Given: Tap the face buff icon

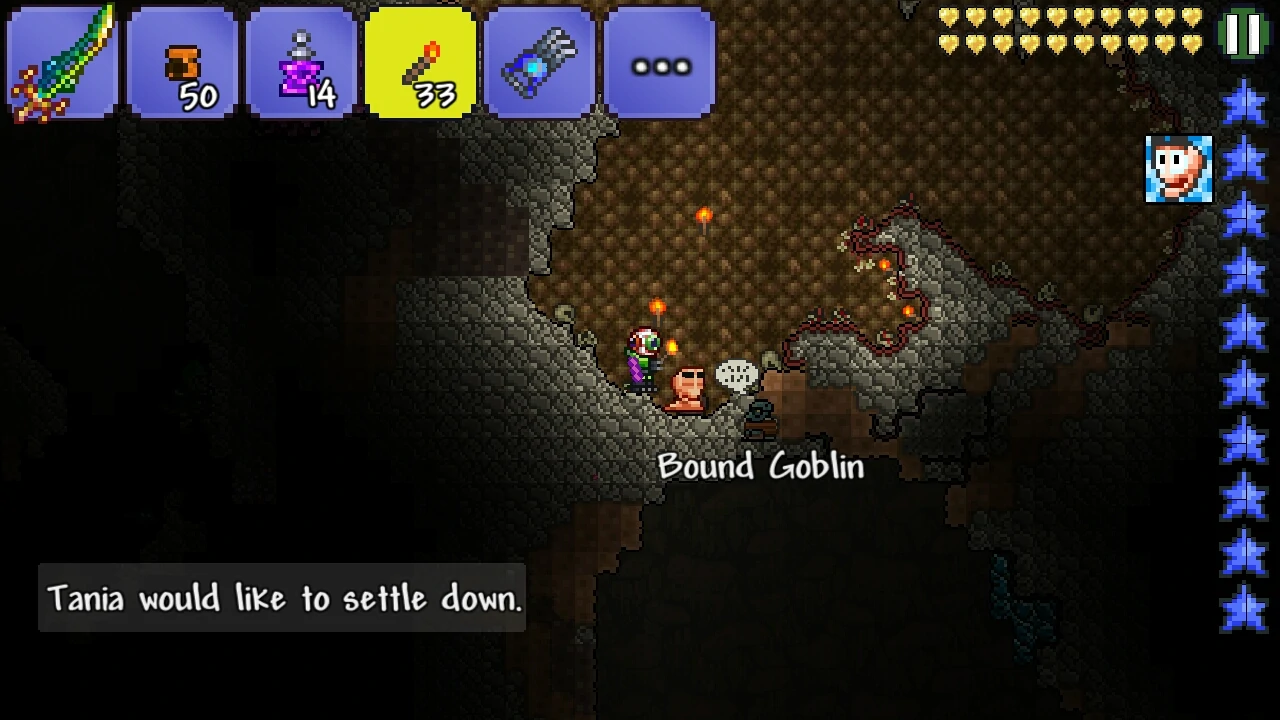Looking at the screenshot, I should click(x=1178, y=169).
